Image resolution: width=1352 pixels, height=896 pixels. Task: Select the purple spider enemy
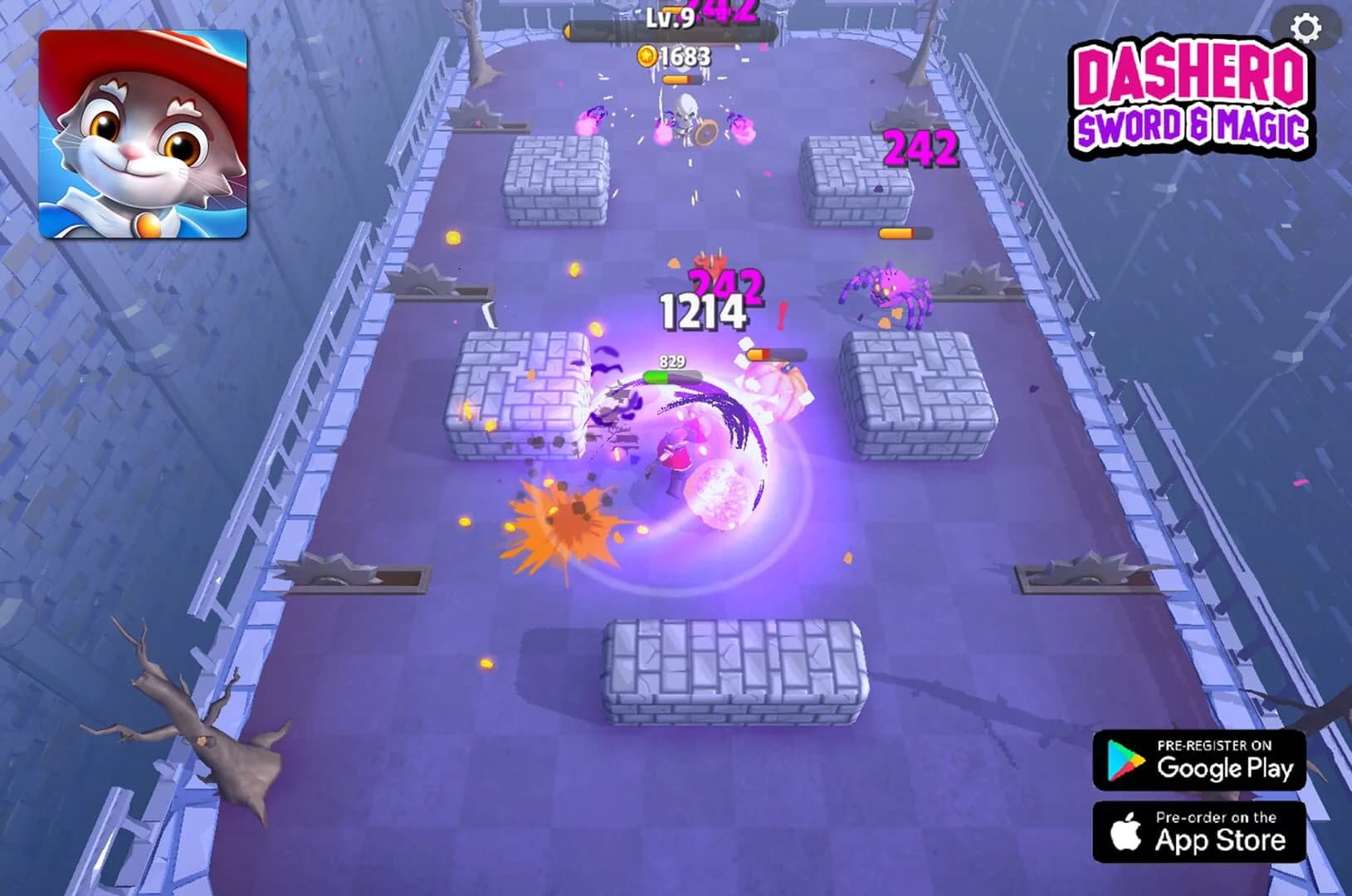pos(891,286)
